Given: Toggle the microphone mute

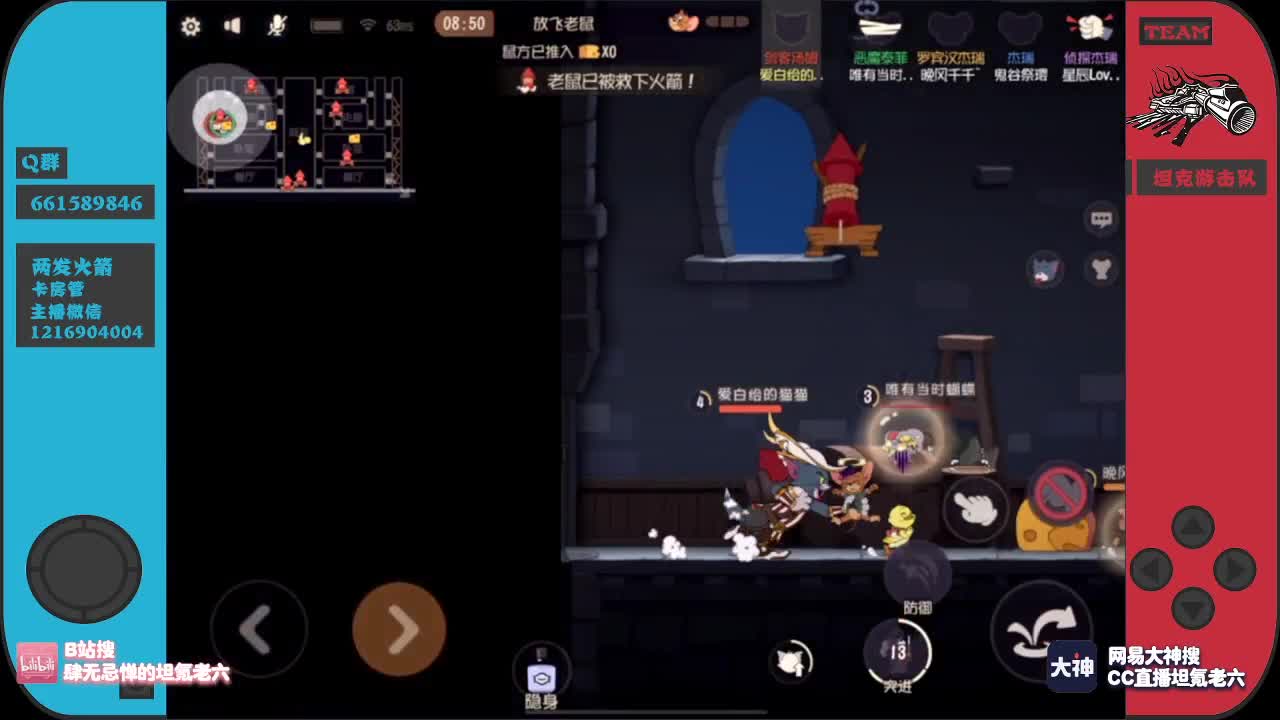Looking at the screenshot, I should [275, 26].
